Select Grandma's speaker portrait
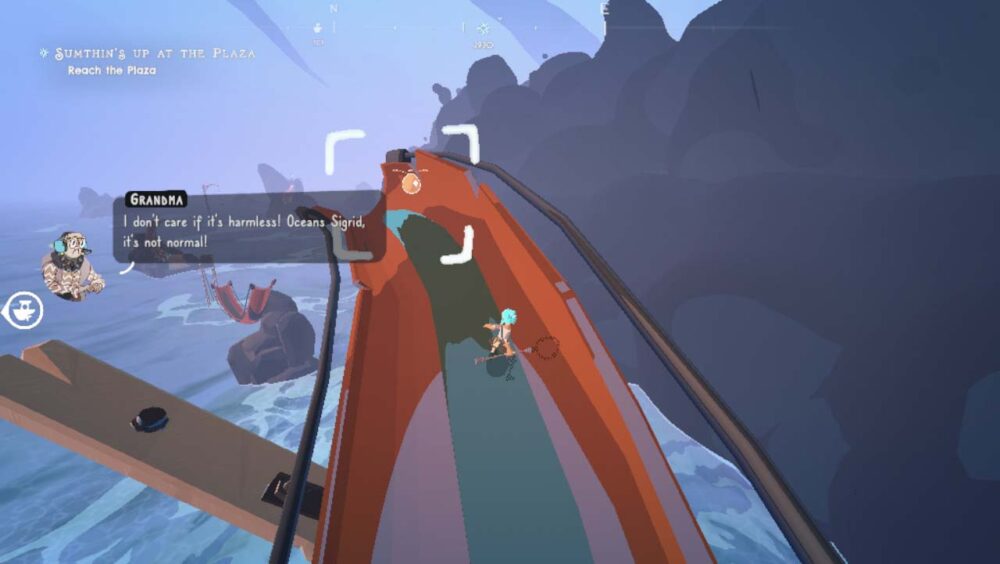The image size is (1000, 564). 71,264
